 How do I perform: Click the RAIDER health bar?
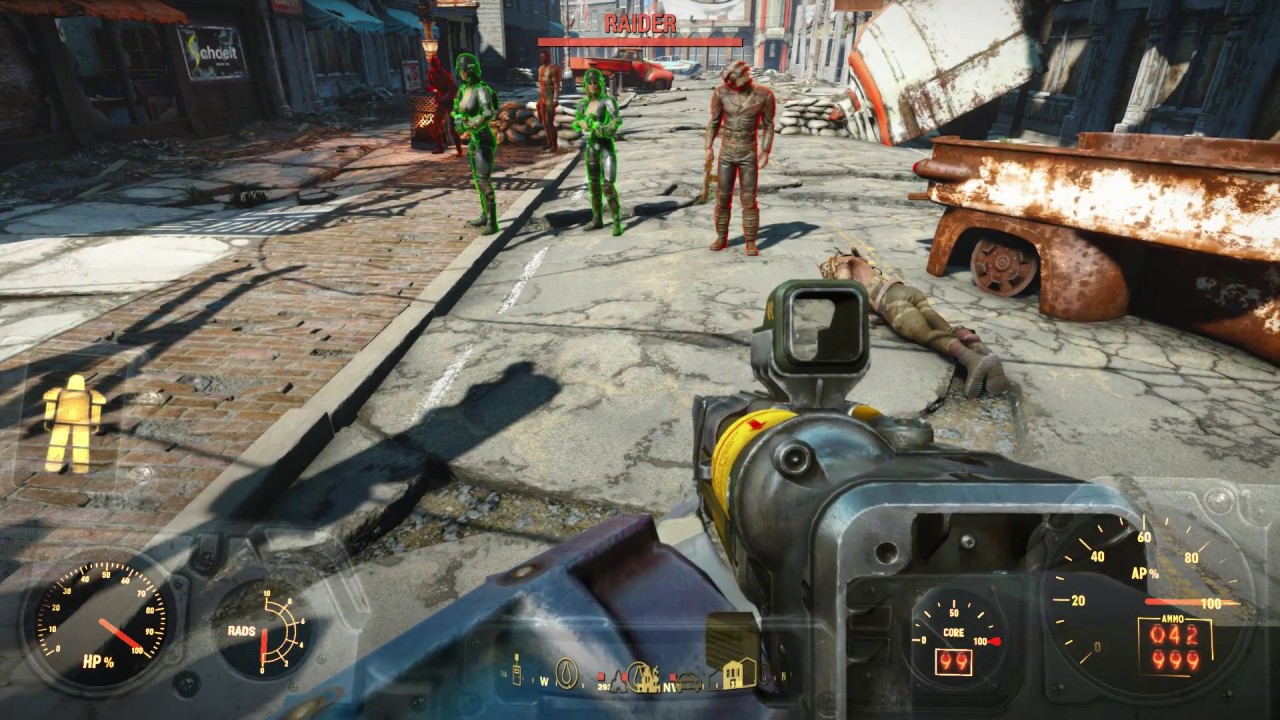tap(640, 42)
